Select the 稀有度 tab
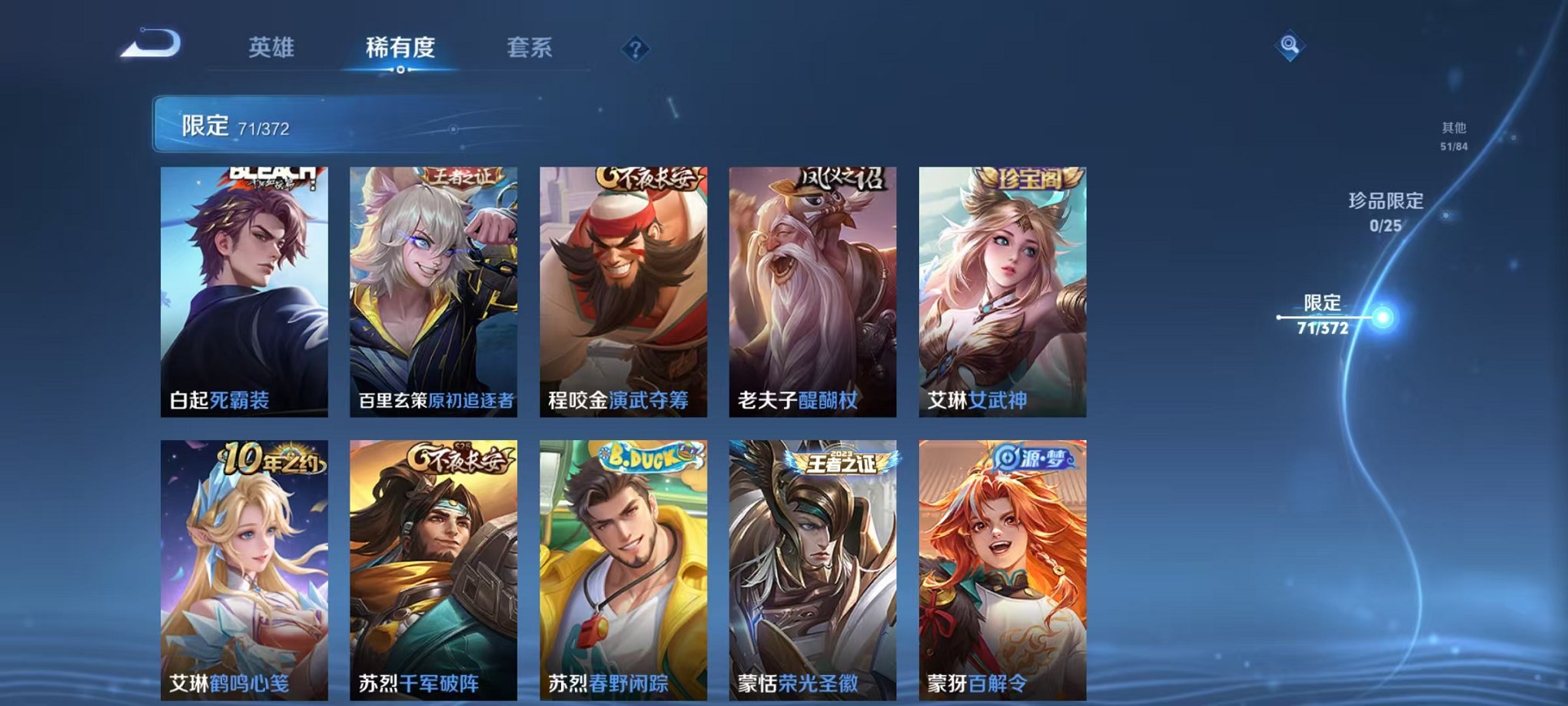 399,48
